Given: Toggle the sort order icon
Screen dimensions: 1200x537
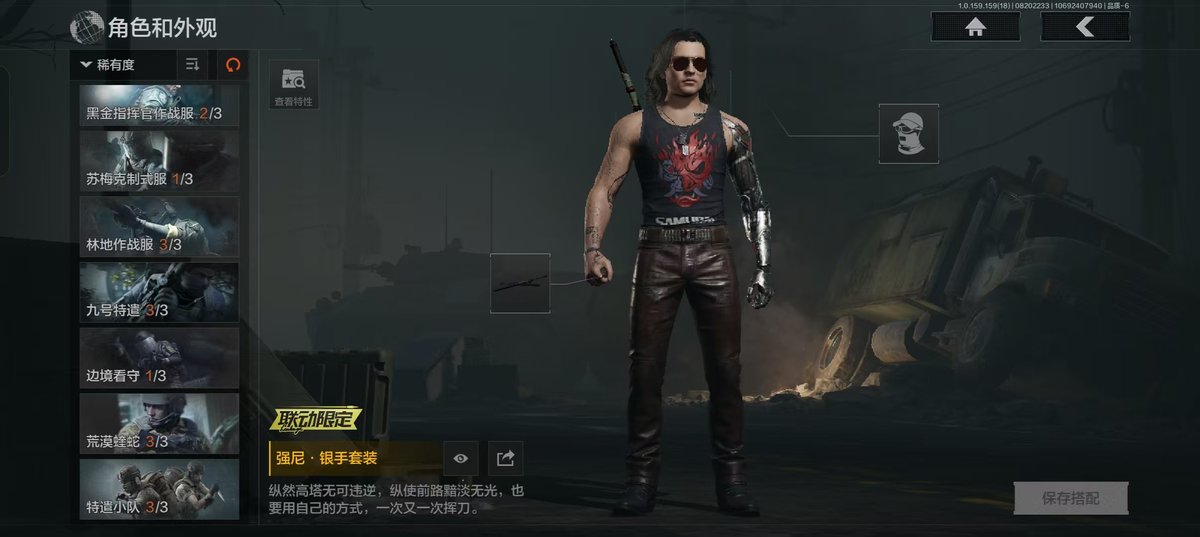Looking at the screenshot, I should pos(193,65).
